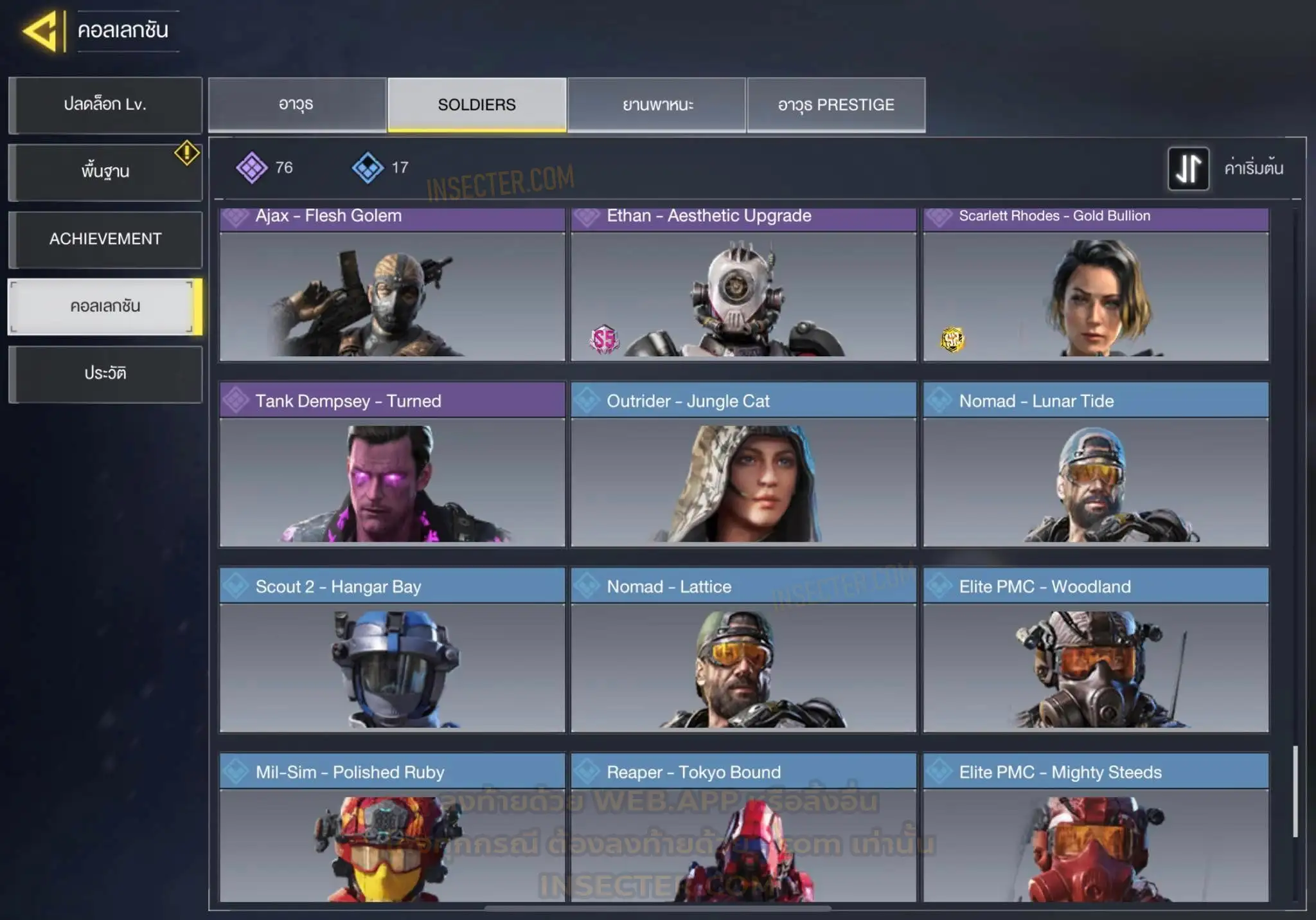Choose the Reaper - Tokyo Bound skin
Viewport: 1316px width, 920px height.
point(743,836)
